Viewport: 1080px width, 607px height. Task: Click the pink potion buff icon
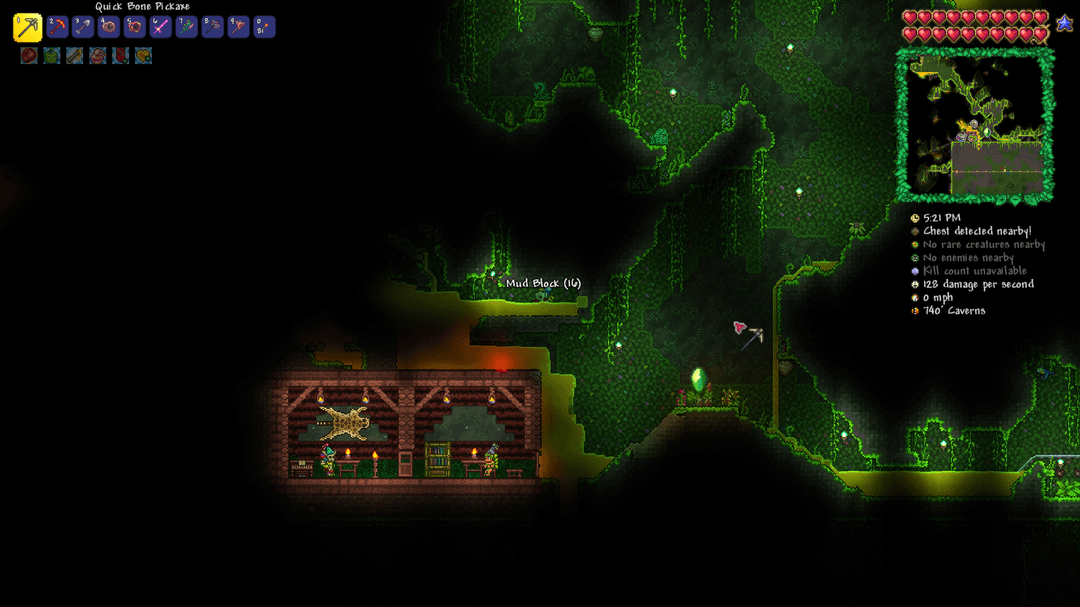(x=98, y=56)
